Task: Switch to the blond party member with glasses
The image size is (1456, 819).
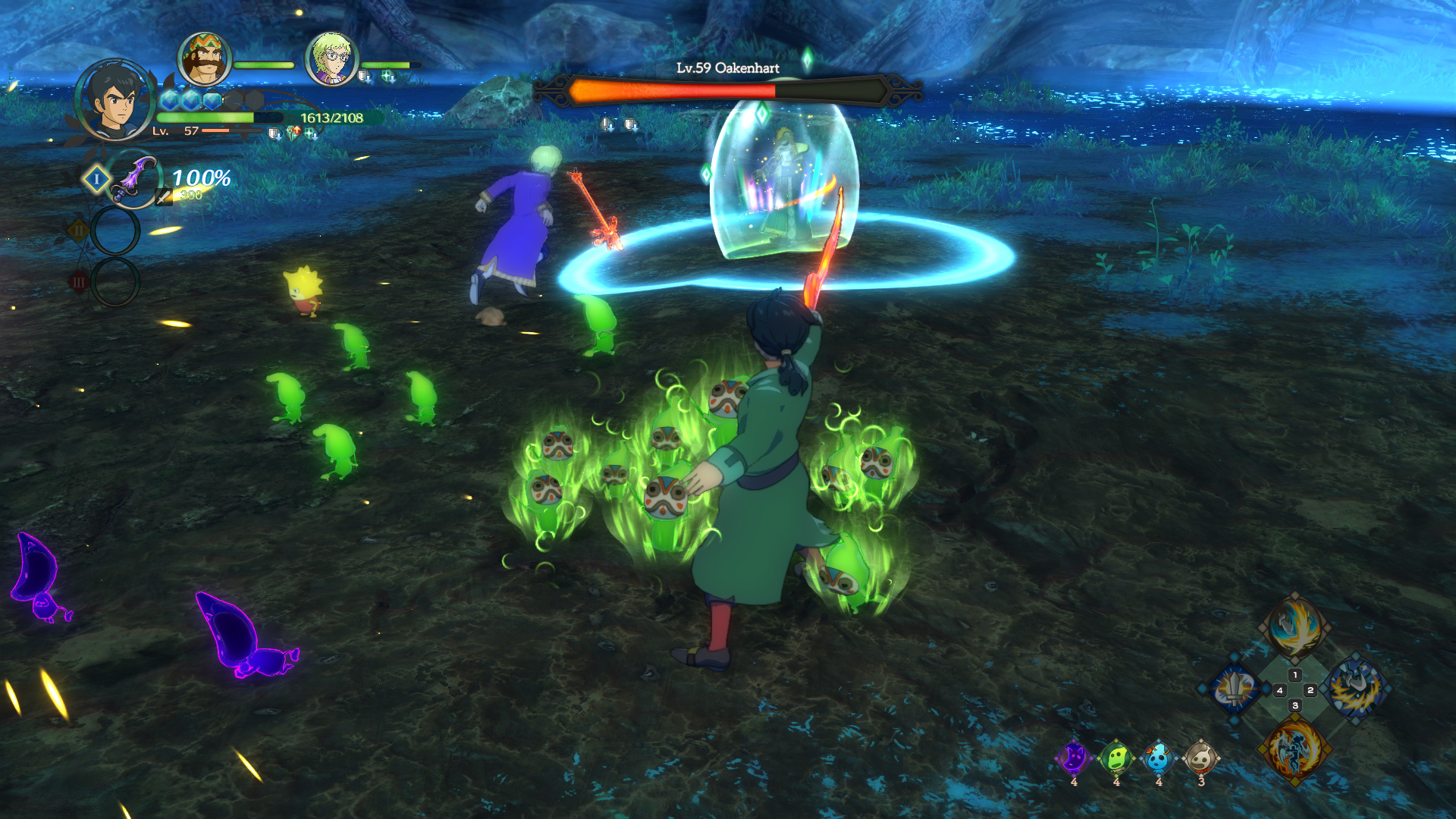Action: click(331, 59)
